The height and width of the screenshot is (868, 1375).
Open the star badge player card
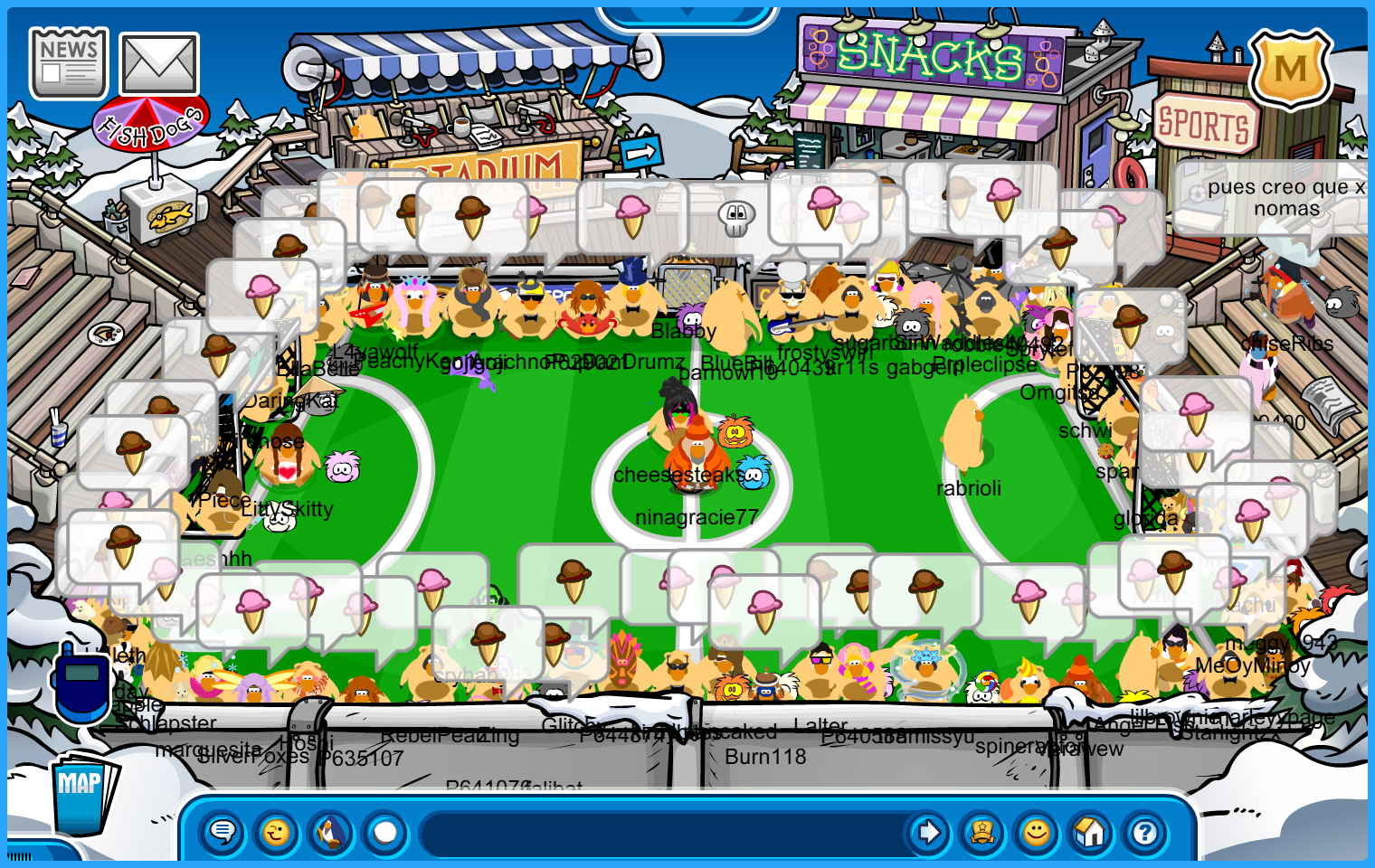point(982,832)
